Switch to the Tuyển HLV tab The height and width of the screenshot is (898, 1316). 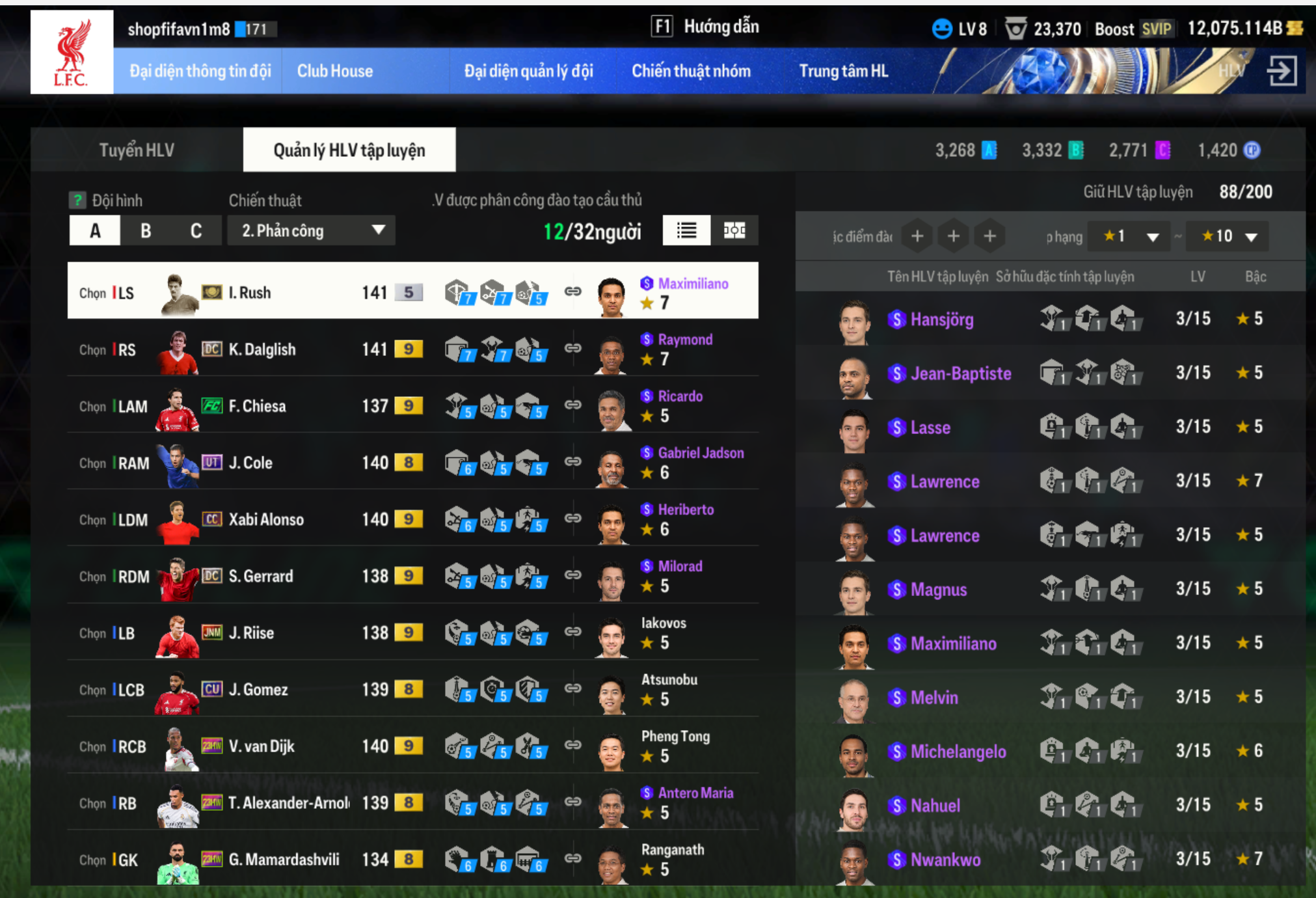coord(137,150)
